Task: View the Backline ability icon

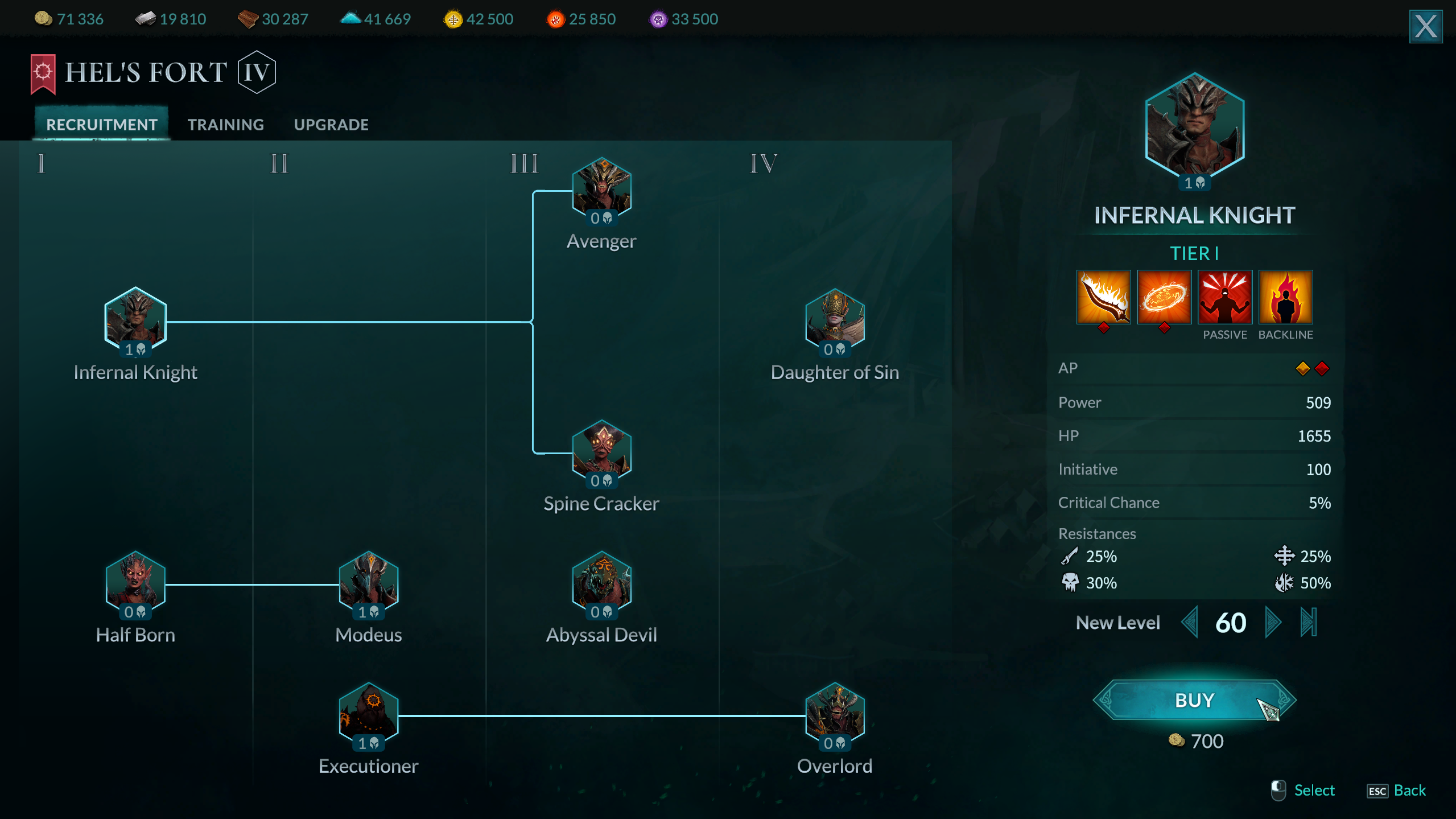Action: (1285, 297)
